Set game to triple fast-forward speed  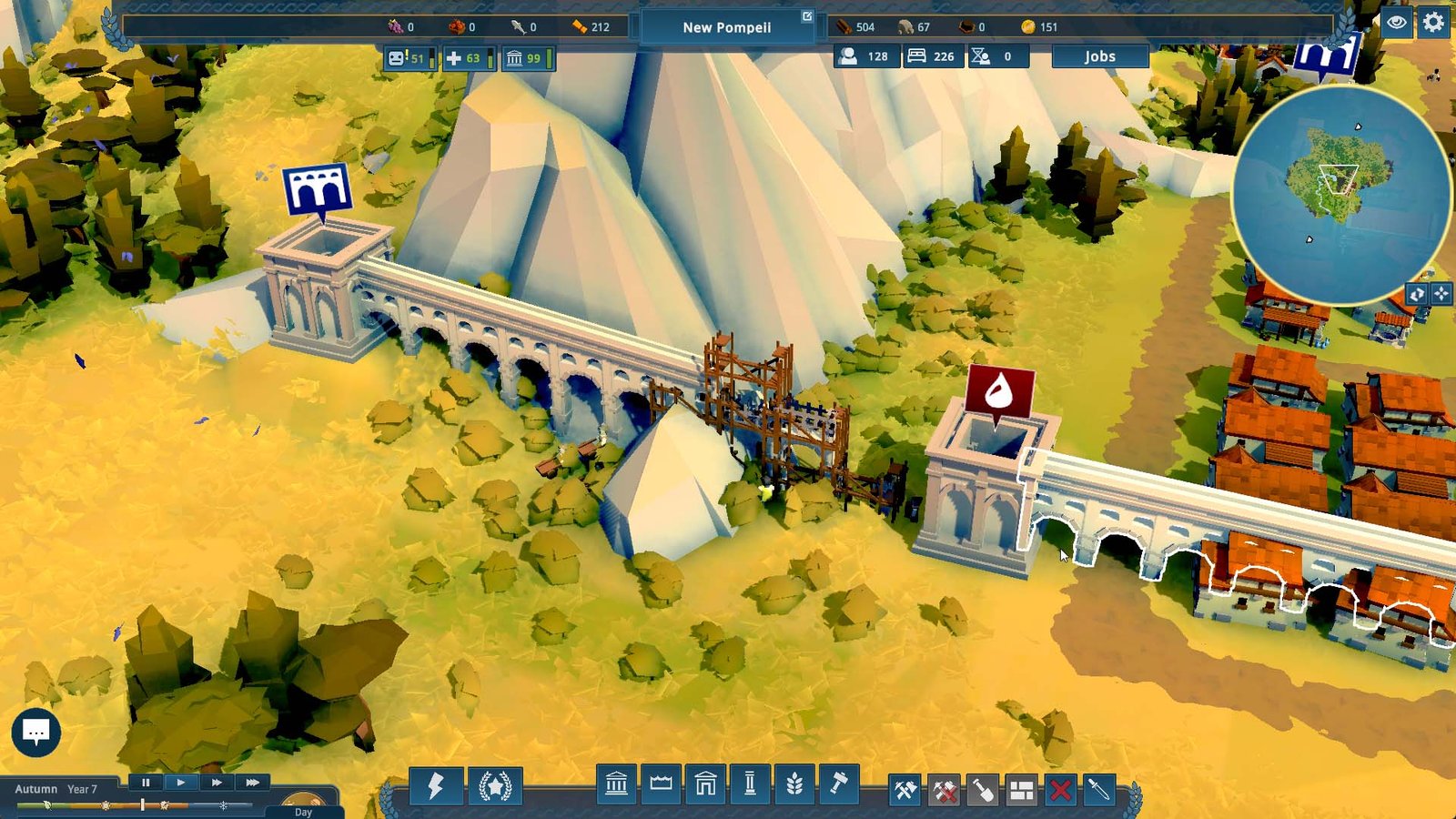(252, 783)
